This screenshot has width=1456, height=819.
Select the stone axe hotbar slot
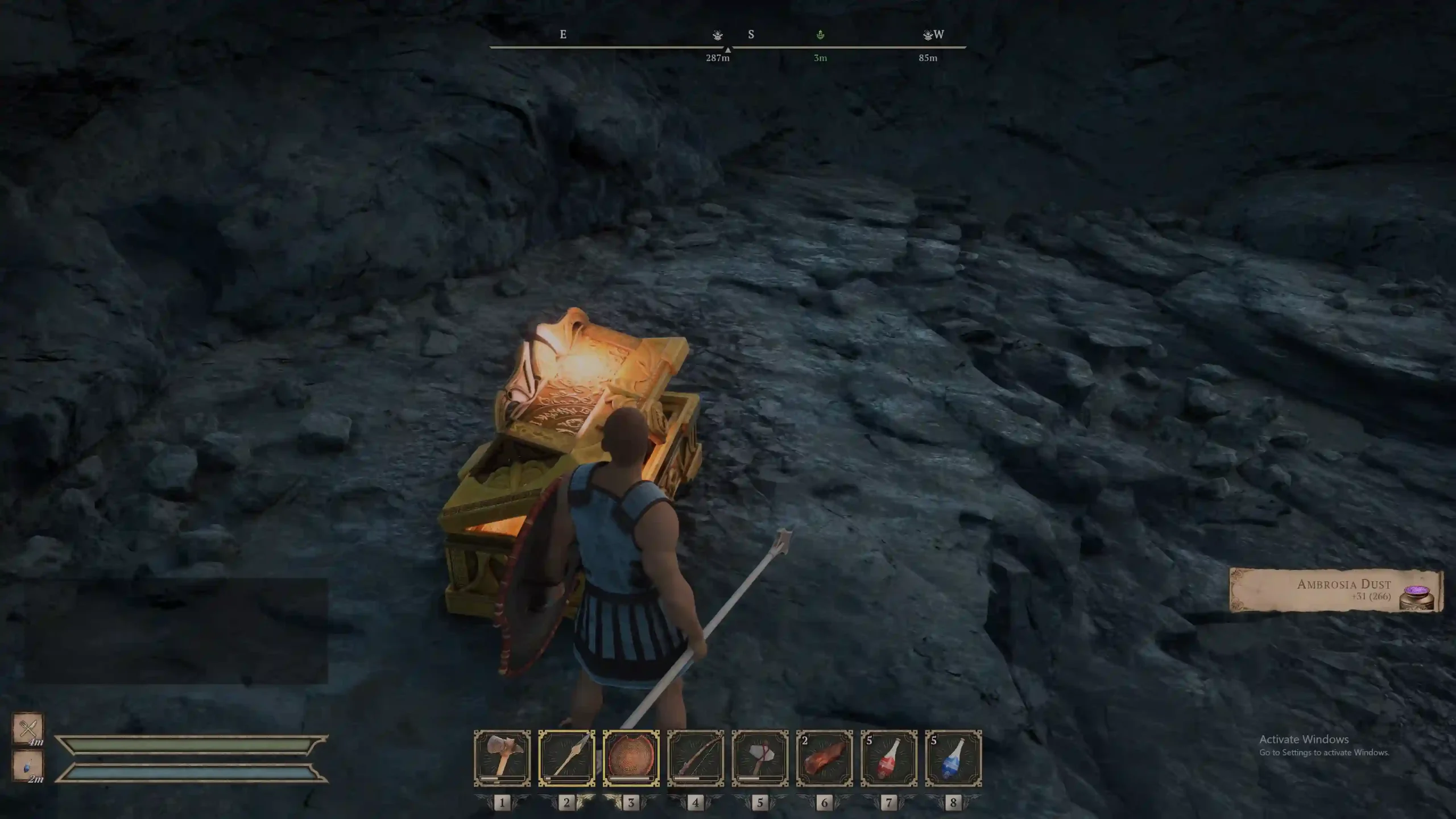pos(760,758)
